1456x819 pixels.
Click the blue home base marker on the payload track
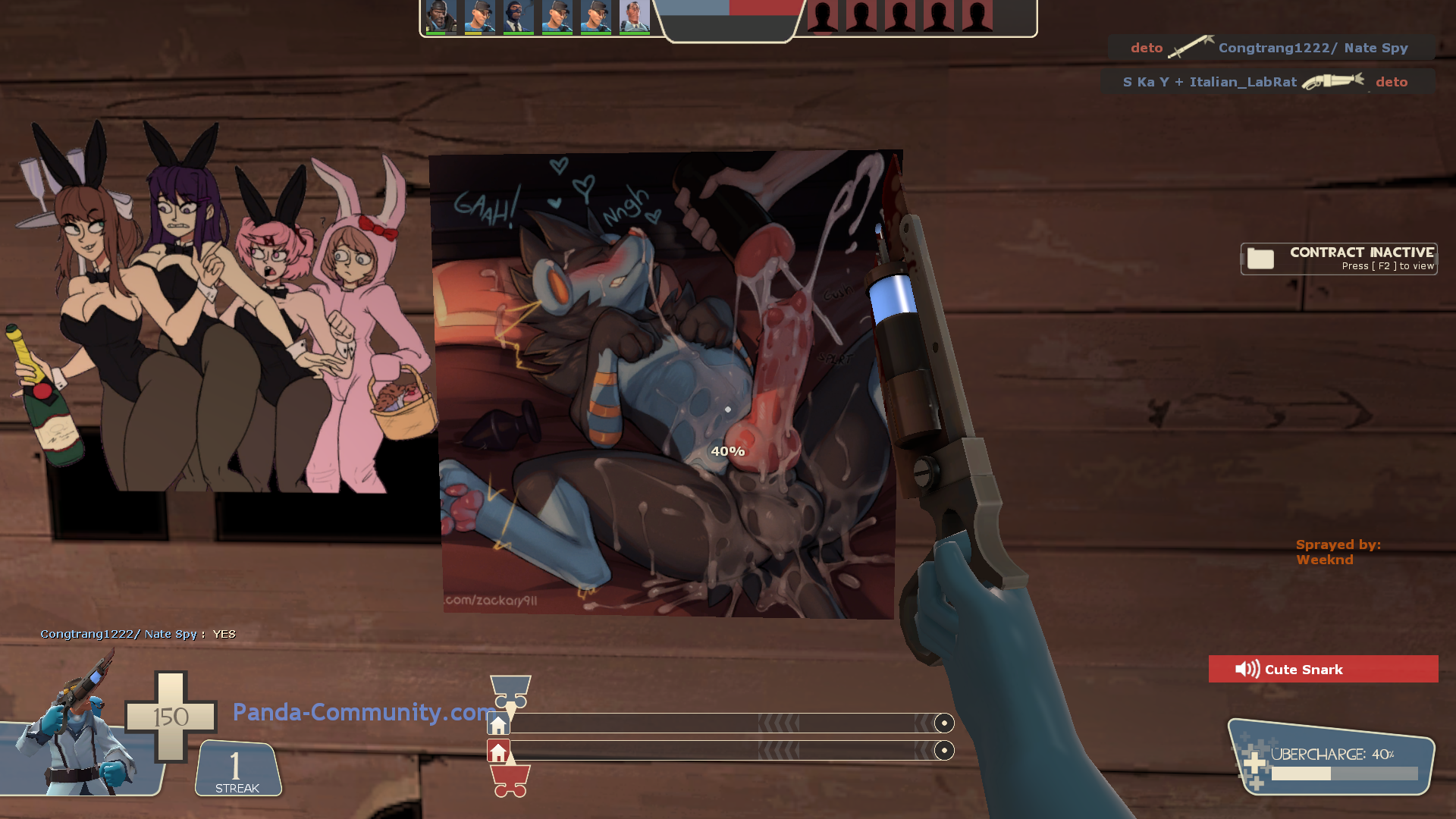coord(499,724)
